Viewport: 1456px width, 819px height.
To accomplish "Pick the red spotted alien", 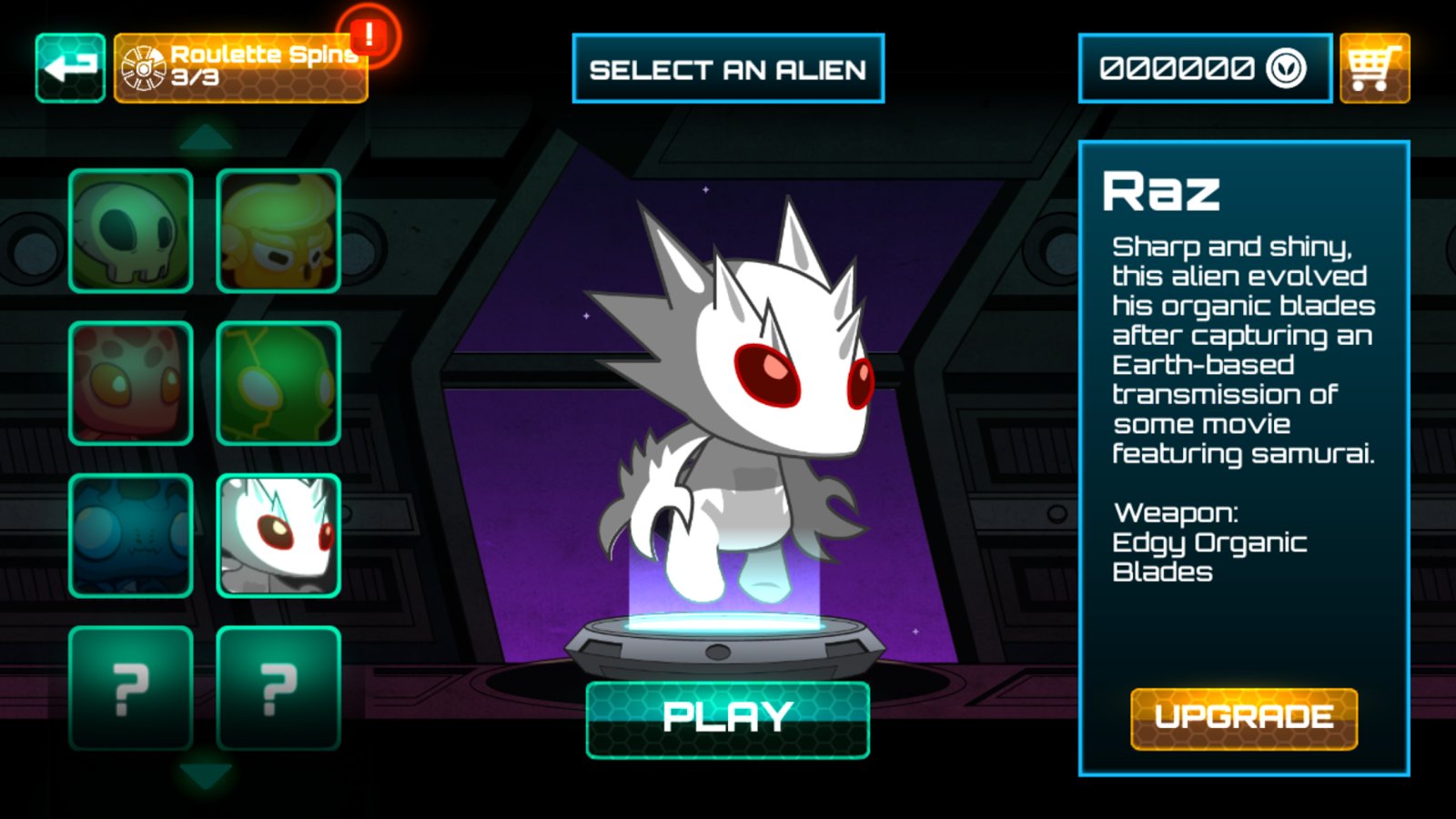I will point(131,383).
